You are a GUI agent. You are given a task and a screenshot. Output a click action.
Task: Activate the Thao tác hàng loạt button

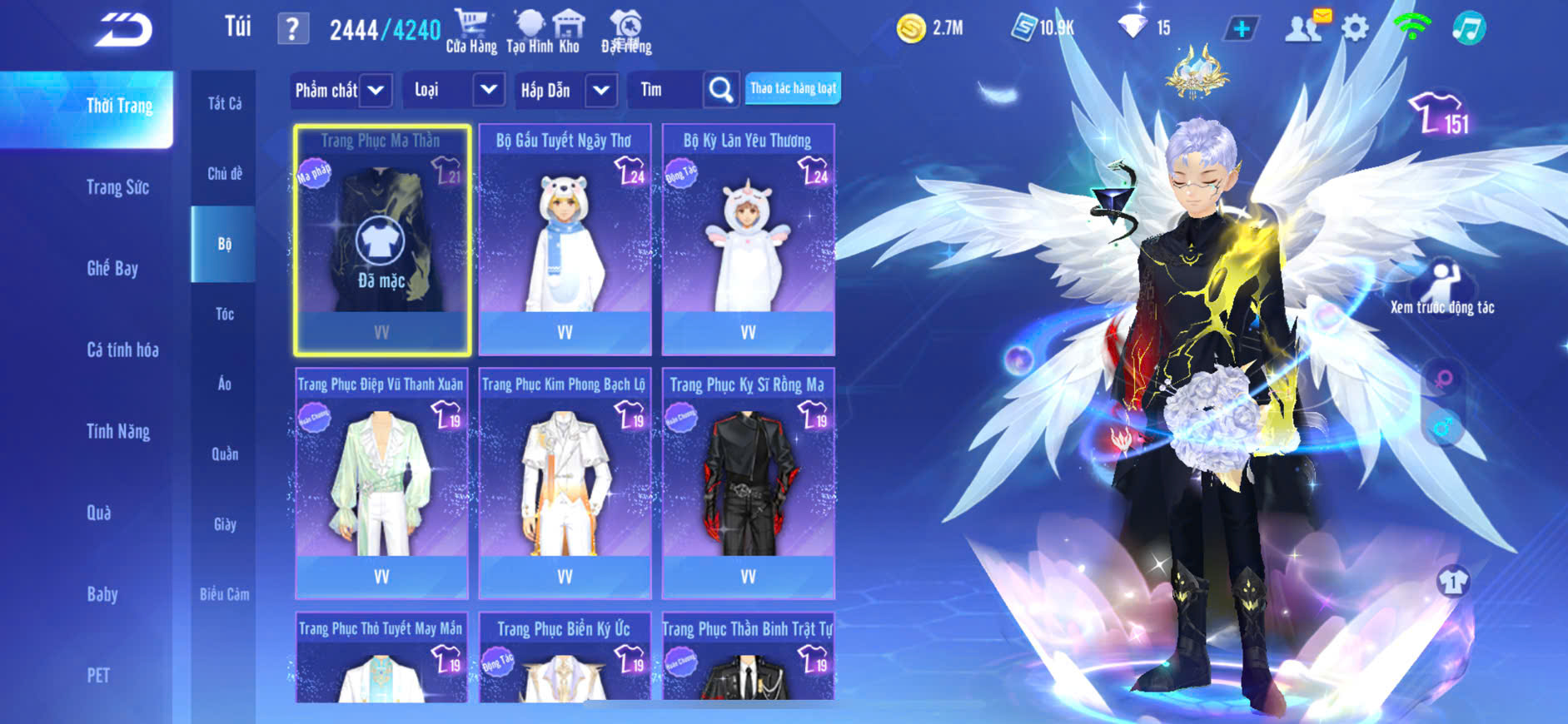(x=793, y=88)
